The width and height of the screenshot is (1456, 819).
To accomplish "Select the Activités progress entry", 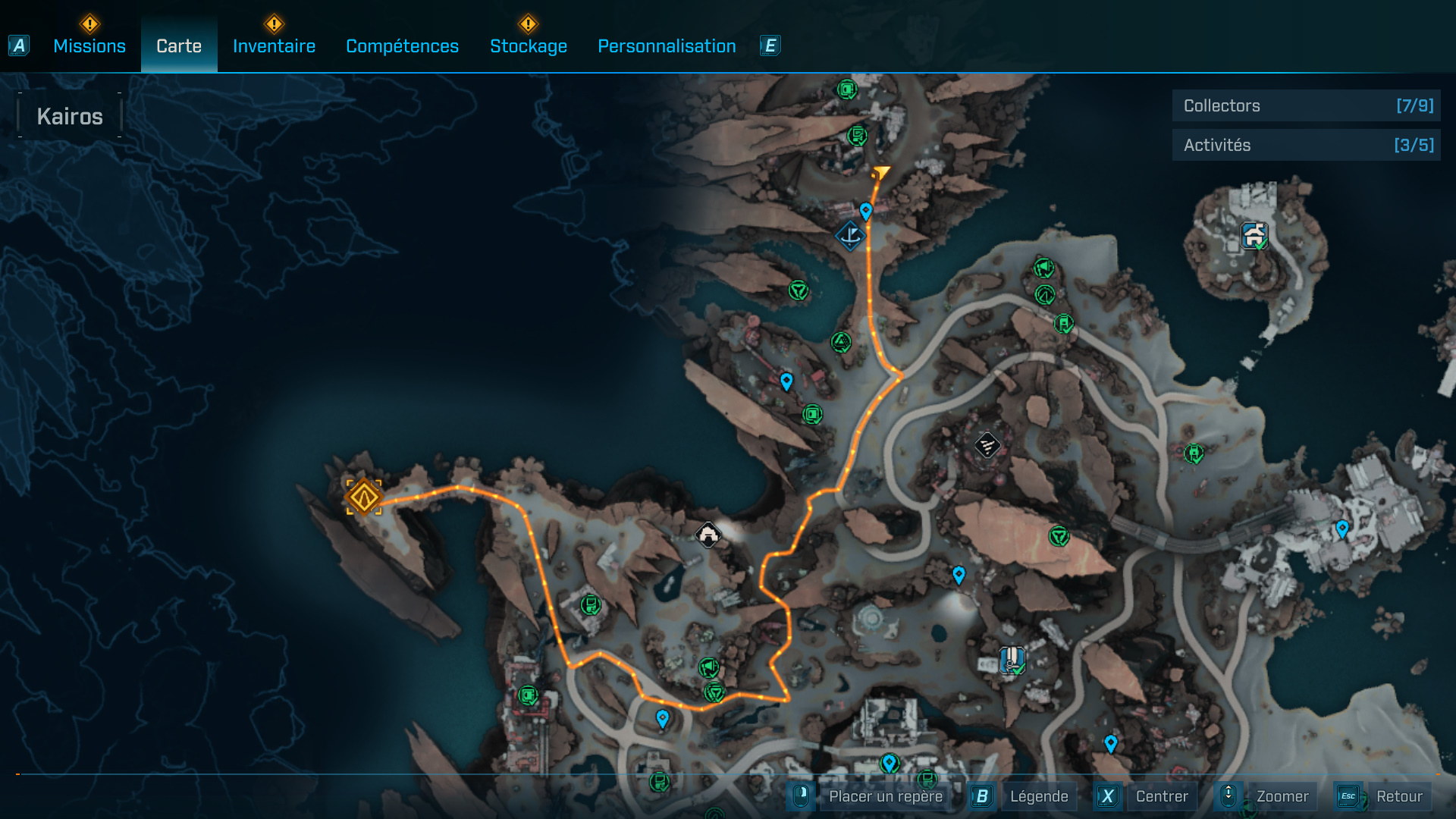I will pos(1306,145).
